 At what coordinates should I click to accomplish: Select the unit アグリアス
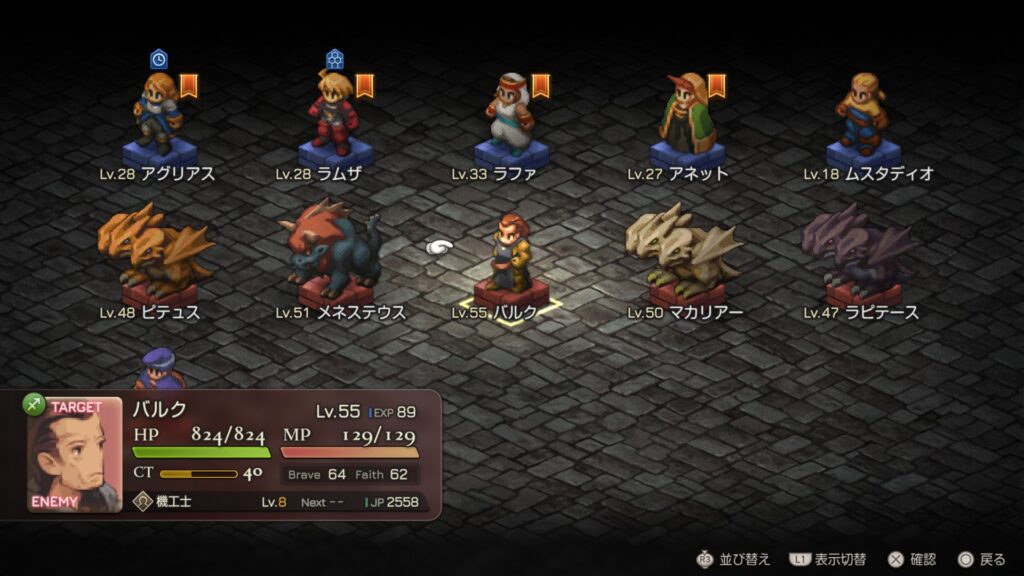[x=159, y=118]
